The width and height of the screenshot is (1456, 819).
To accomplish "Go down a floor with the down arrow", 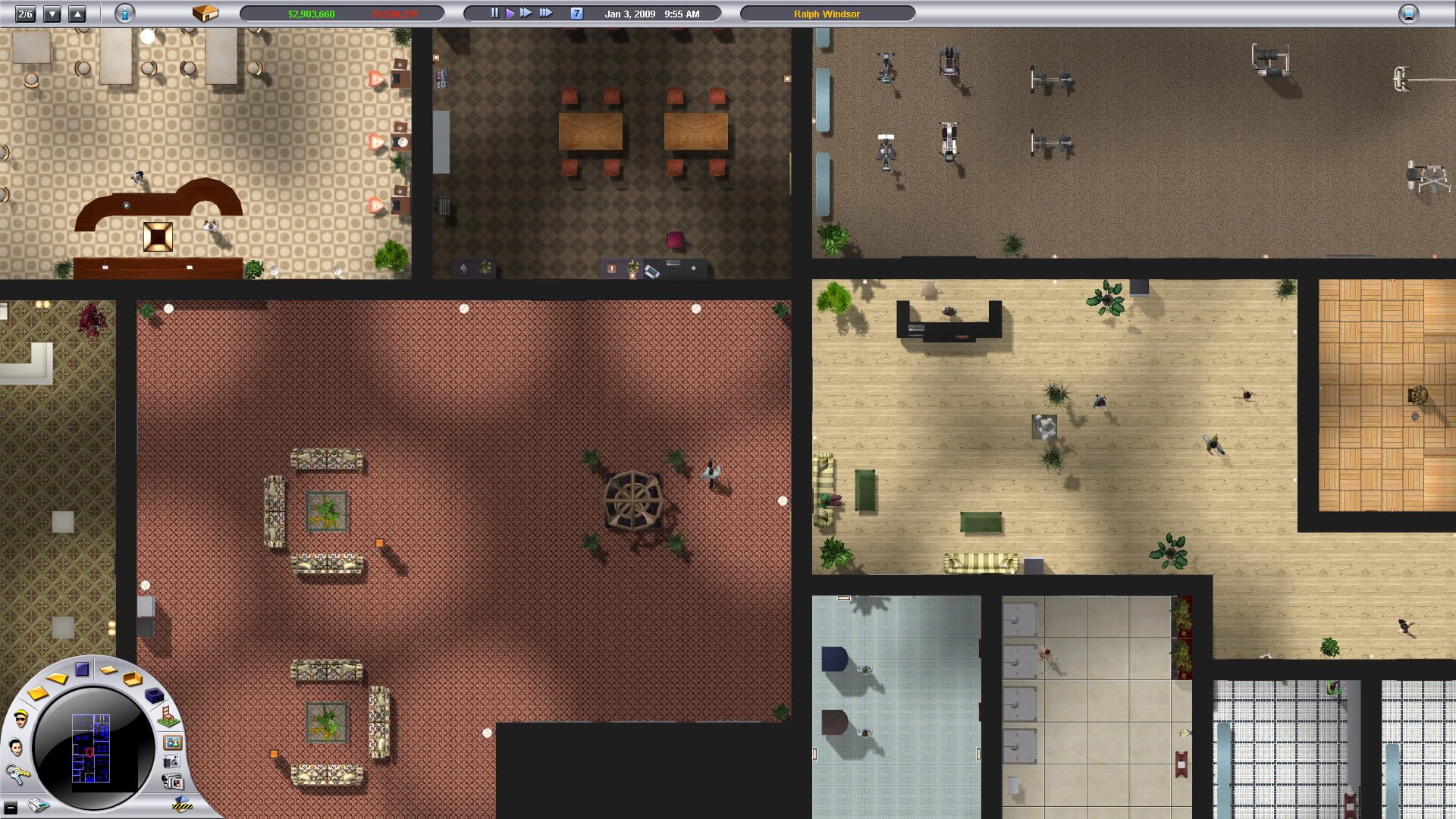I will pyautogui.click(x=52, y=13).
